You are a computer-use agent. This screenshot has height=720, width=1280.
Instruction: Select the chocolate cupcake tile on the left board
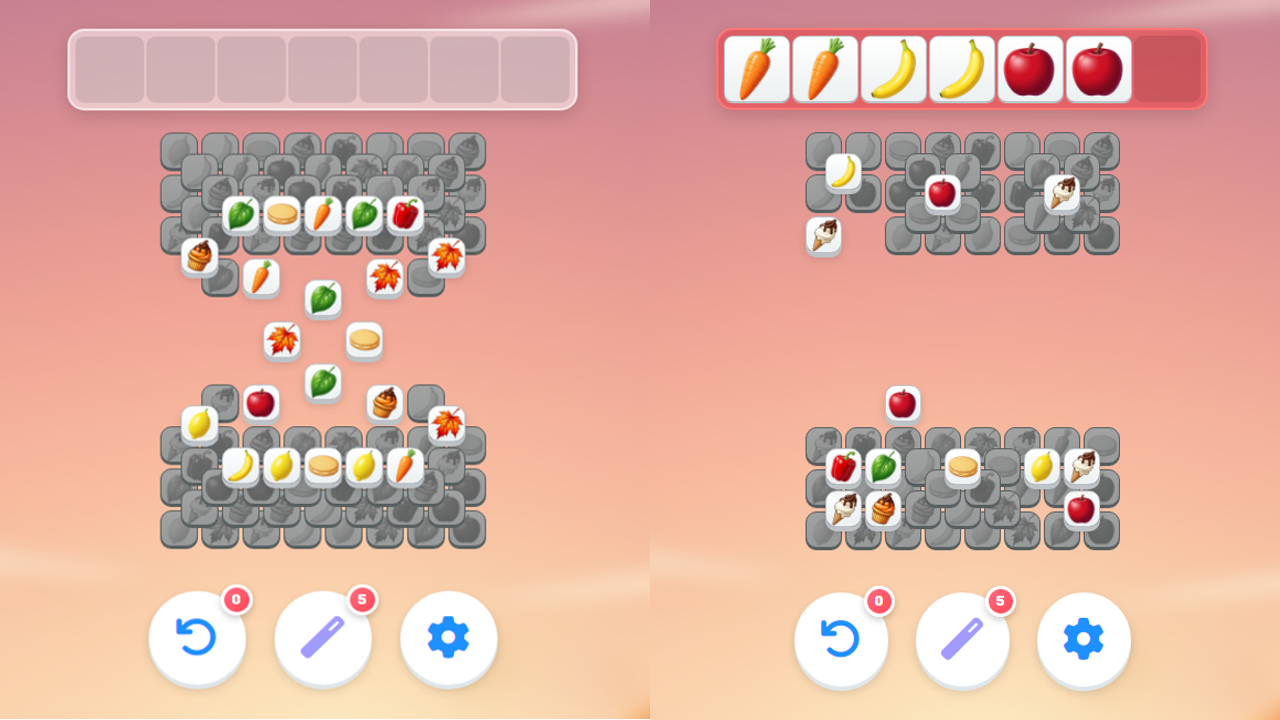click(x=198, y=257)
